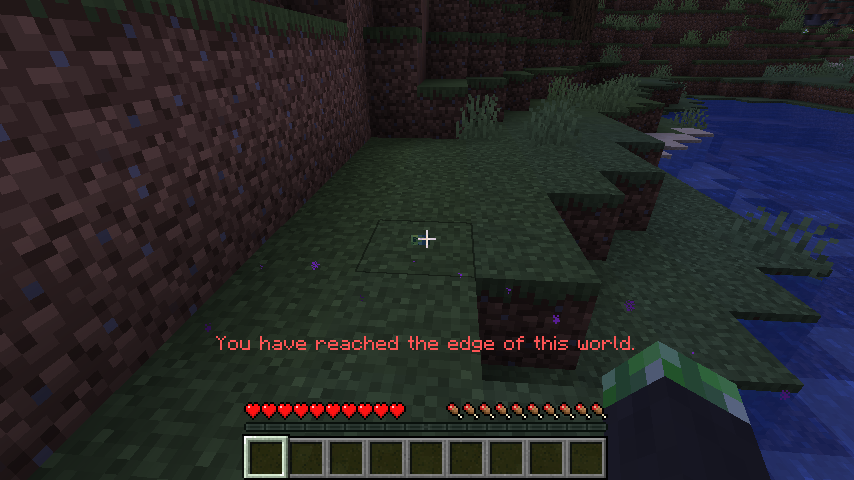Screen dimensions: 854x480
Task: Select the highlighted active hotbar slot
Action: point(267,458)
